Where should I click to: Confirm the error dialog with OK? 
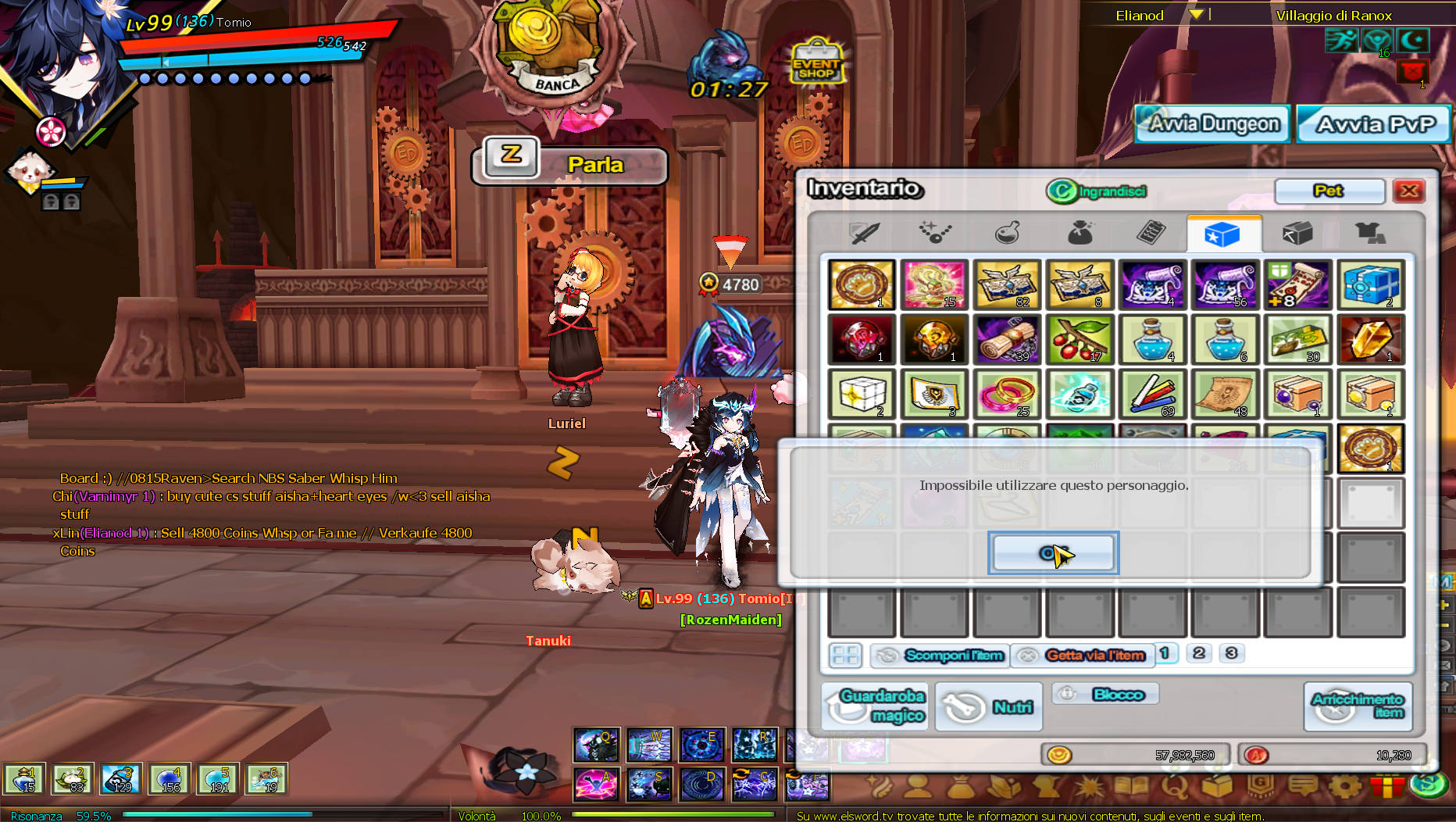click(1053, 553)
